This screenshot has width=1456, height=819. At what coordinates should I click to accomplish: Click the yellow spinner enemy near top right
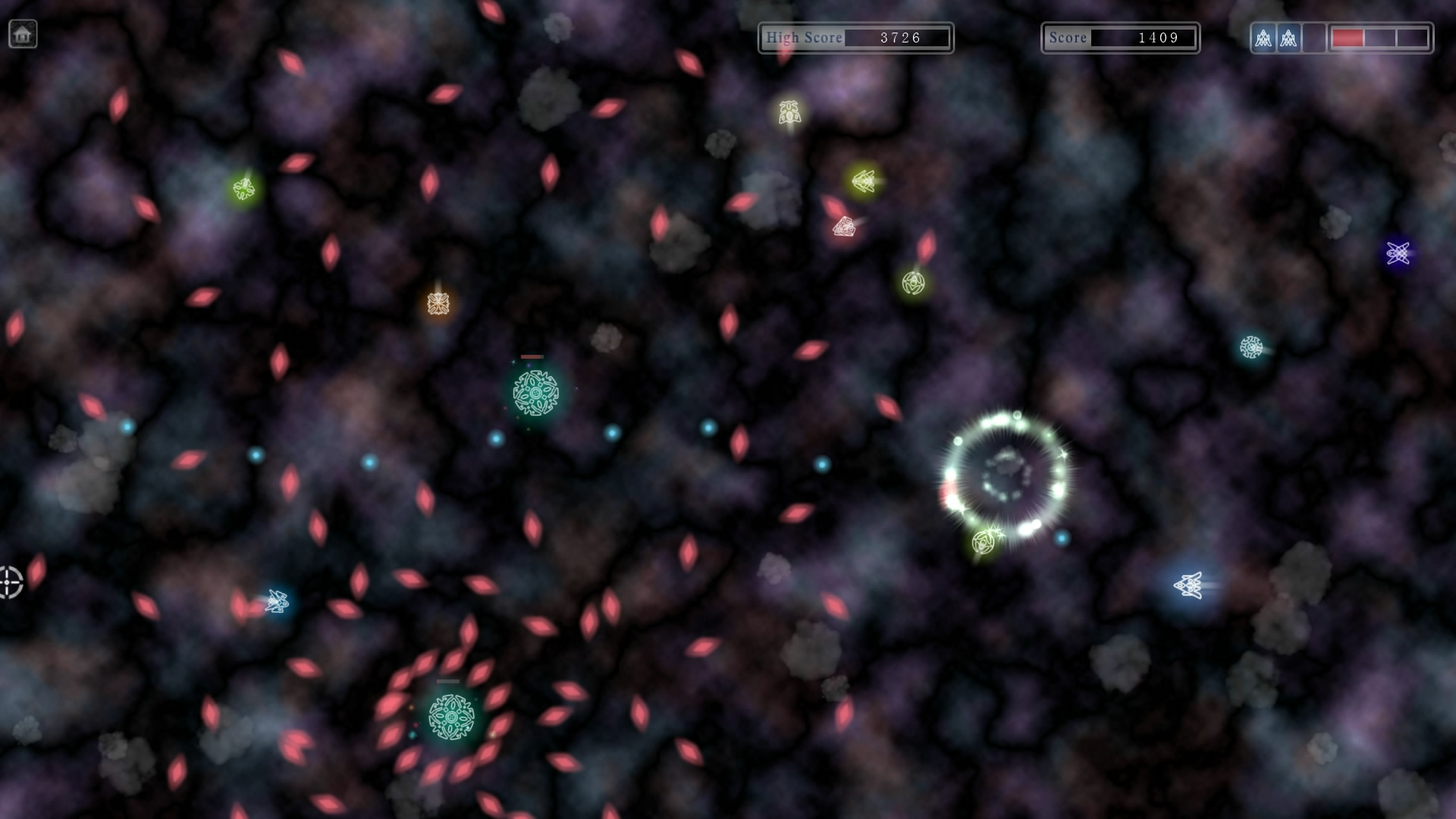tap(912, 282)
